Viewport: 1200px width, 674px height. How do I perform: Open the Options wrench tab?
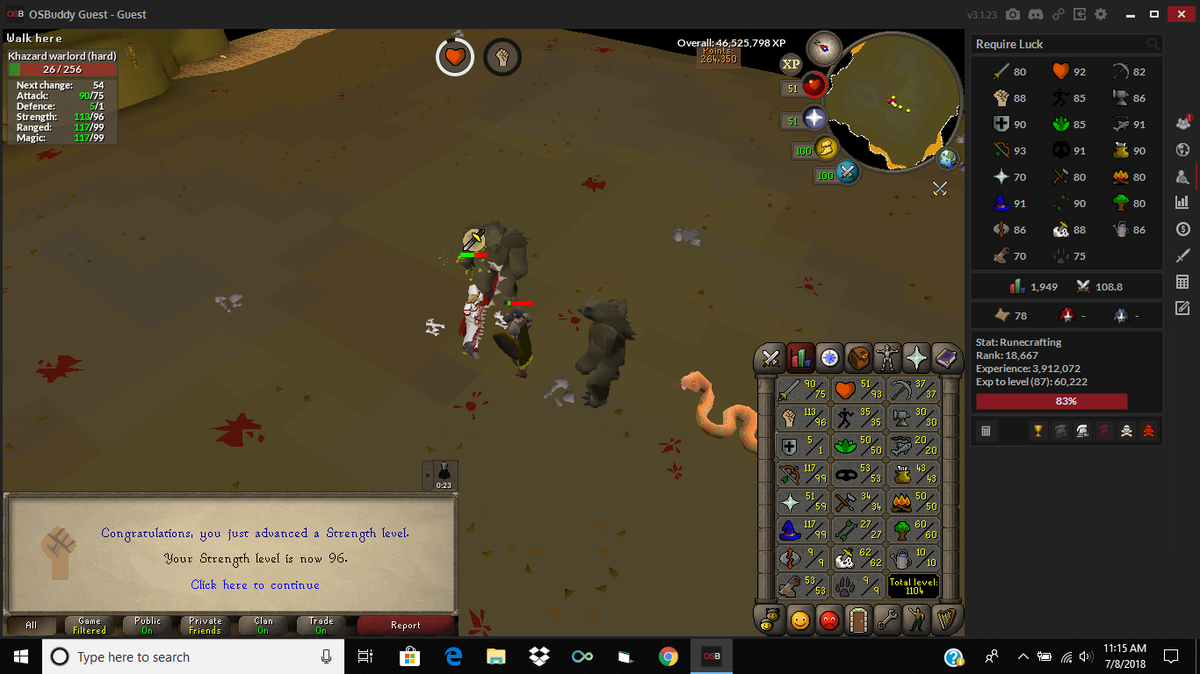(886, 620)
